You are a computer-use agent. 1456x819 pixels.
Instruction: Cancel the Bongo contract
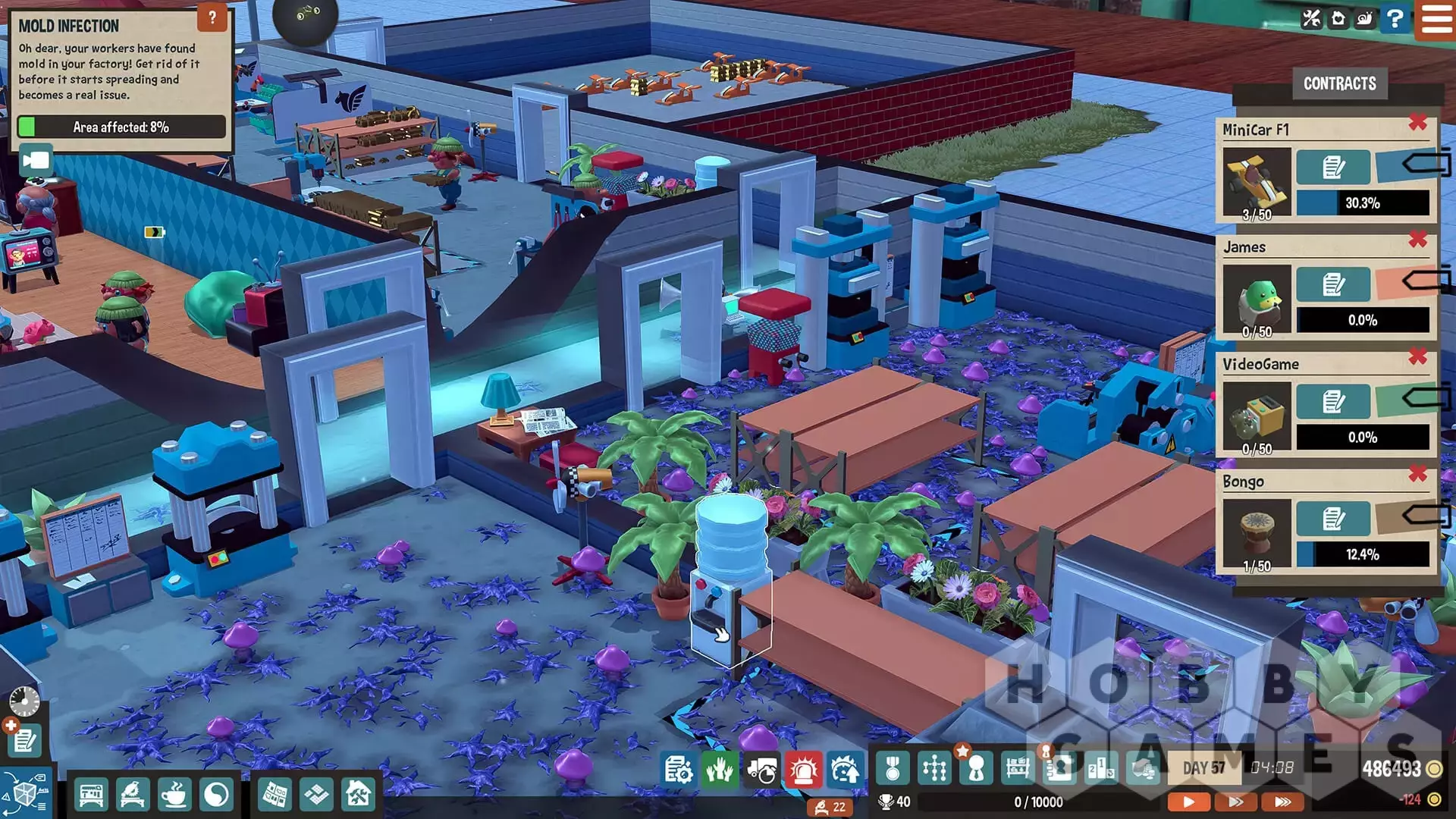coord(1417,475)
